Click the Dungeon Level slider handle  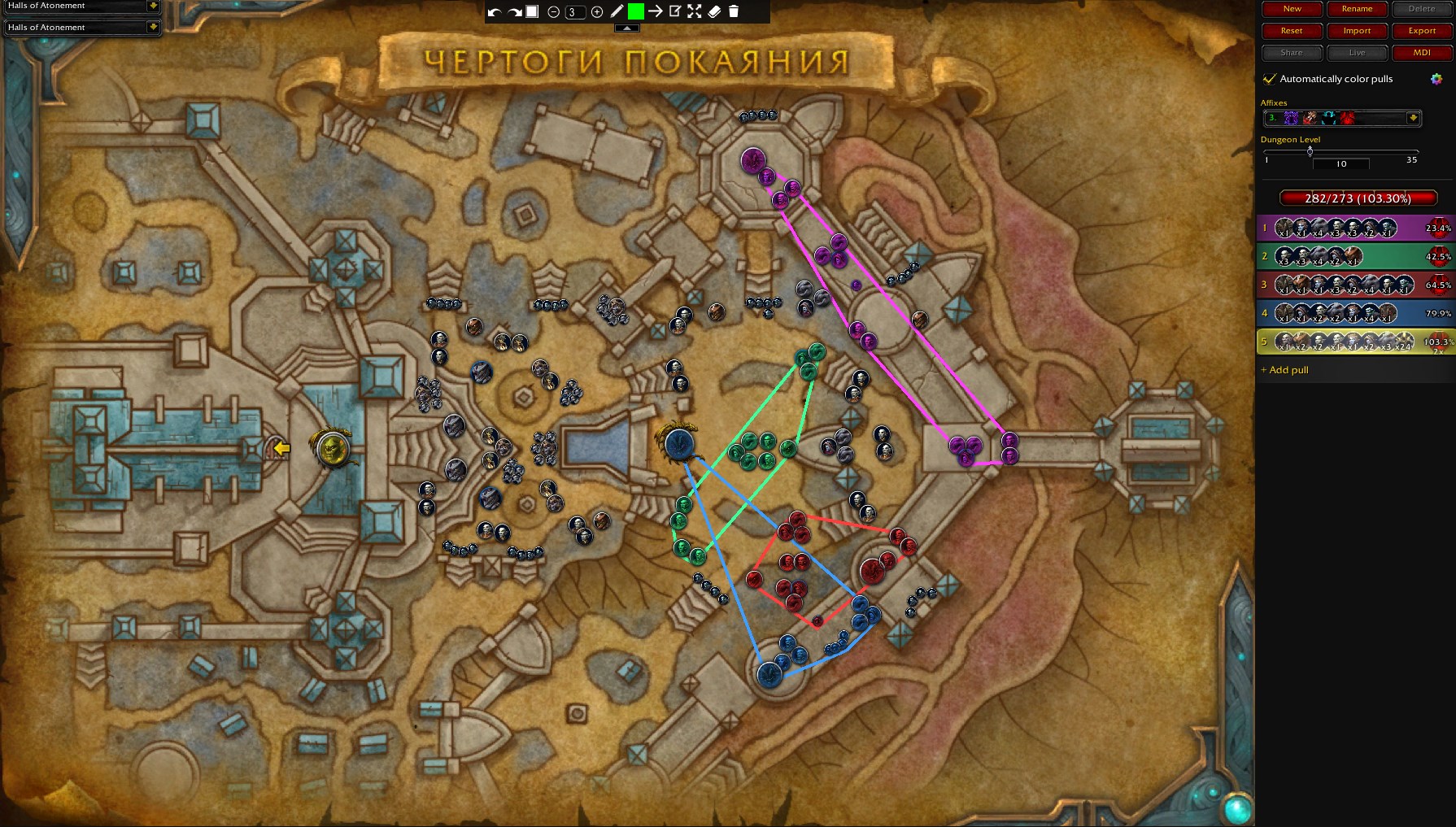pos(1310,151)
